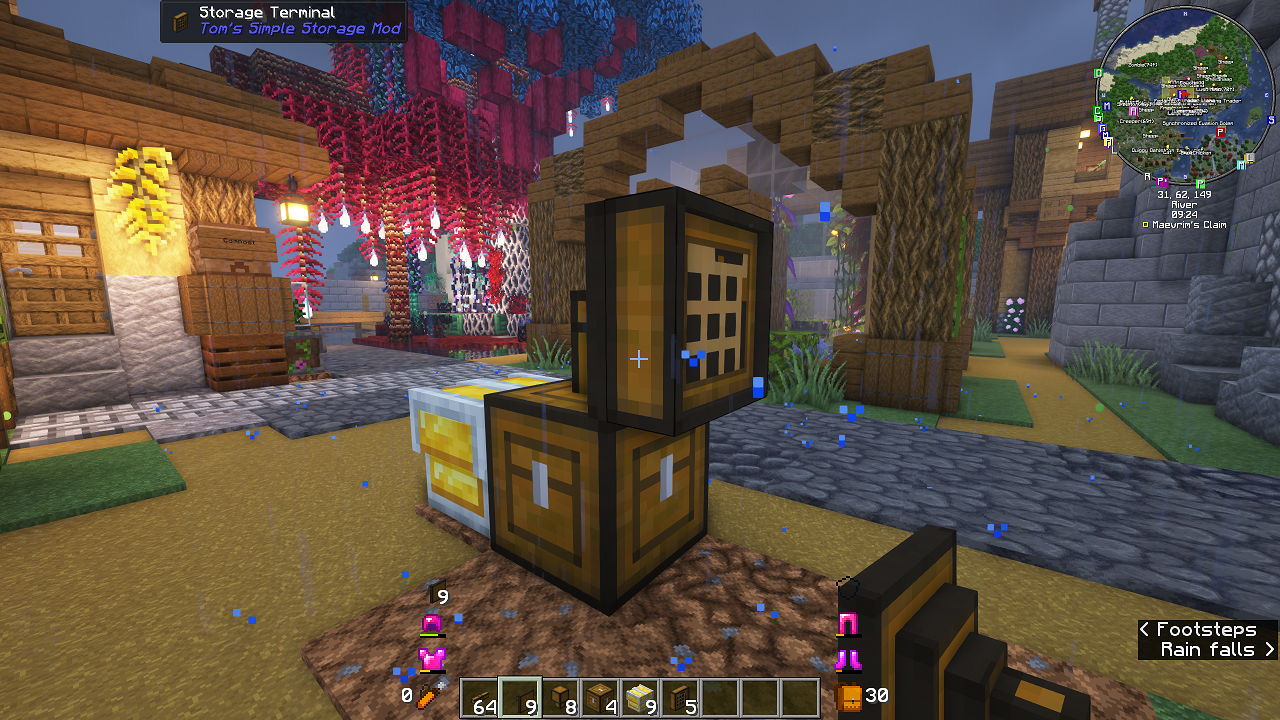The image size is (1280, 720).
Task: Click the backpack icon beside the 30 counter
Action: (x=848, y=697)
